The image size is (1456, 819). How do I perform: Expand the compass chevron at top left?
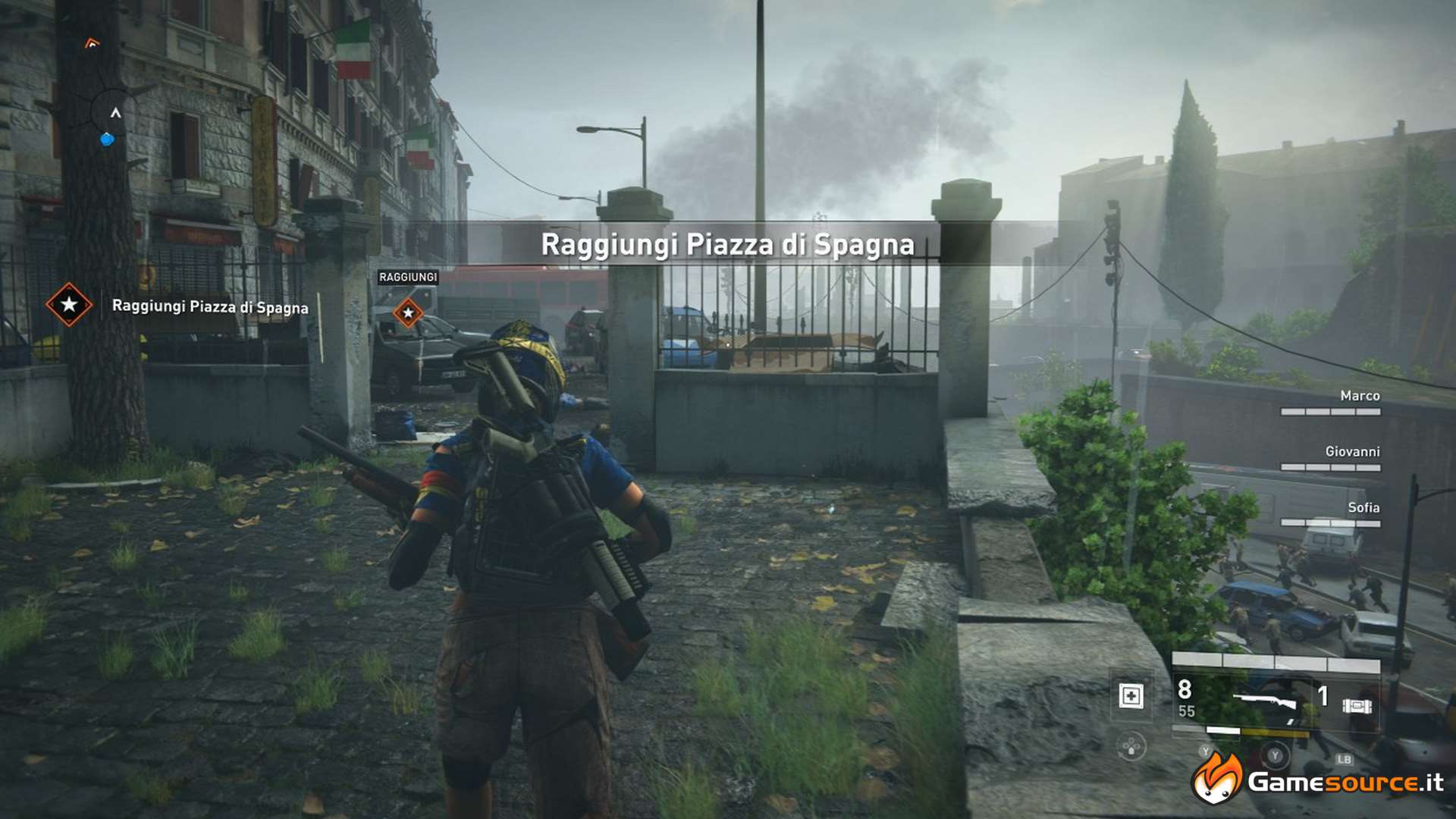(115, 111)
